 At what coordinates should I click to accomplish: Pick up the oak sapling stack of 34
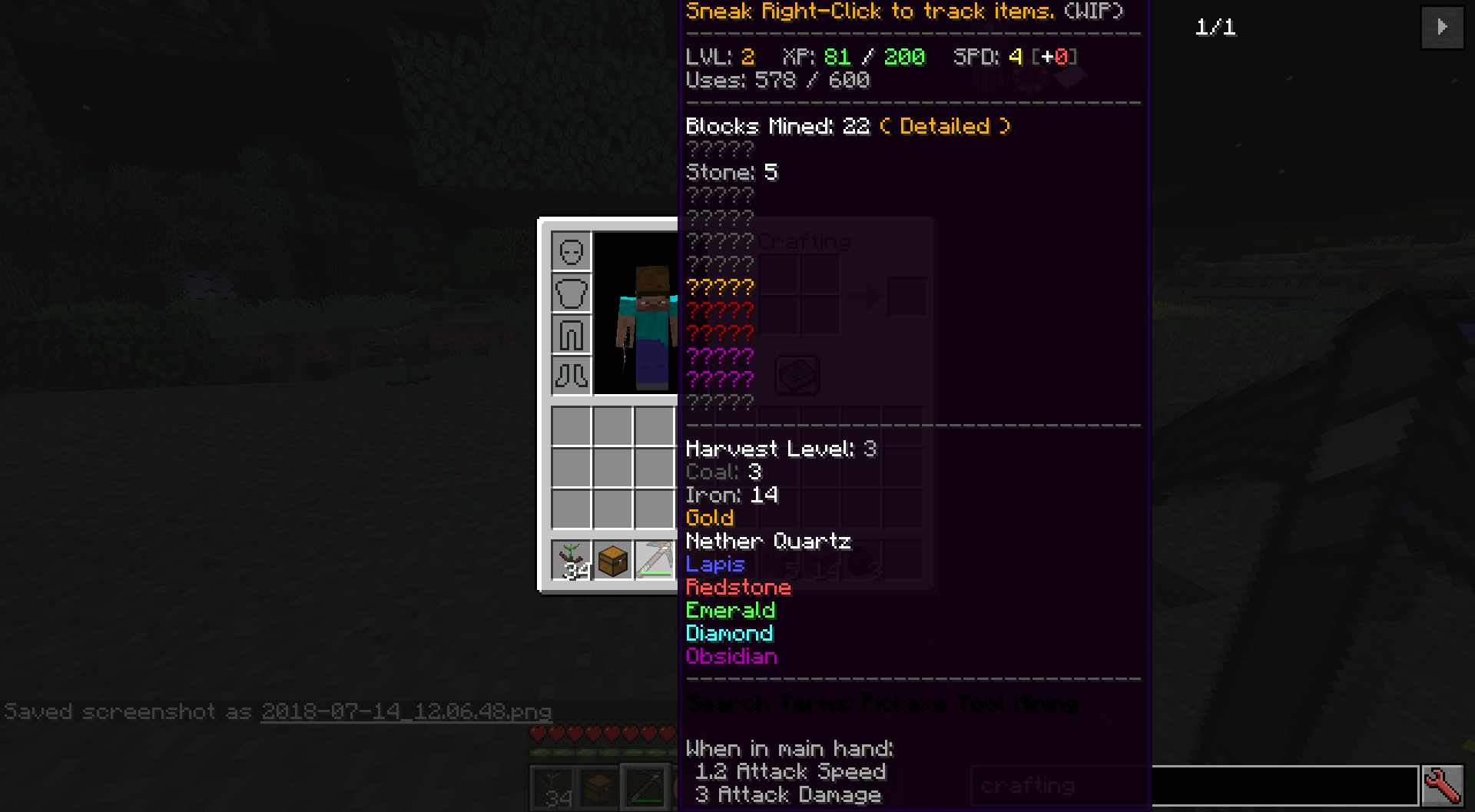click(572, 559)
